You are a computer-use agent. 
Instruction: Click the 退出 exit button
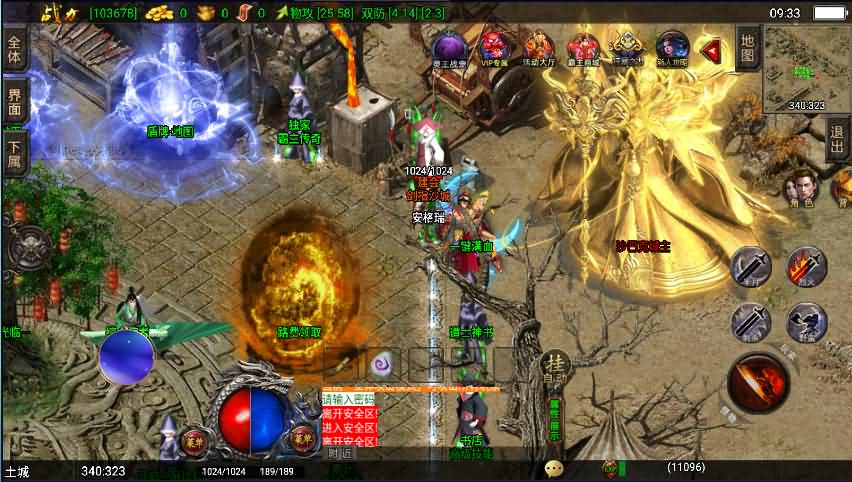pos(838,140)
